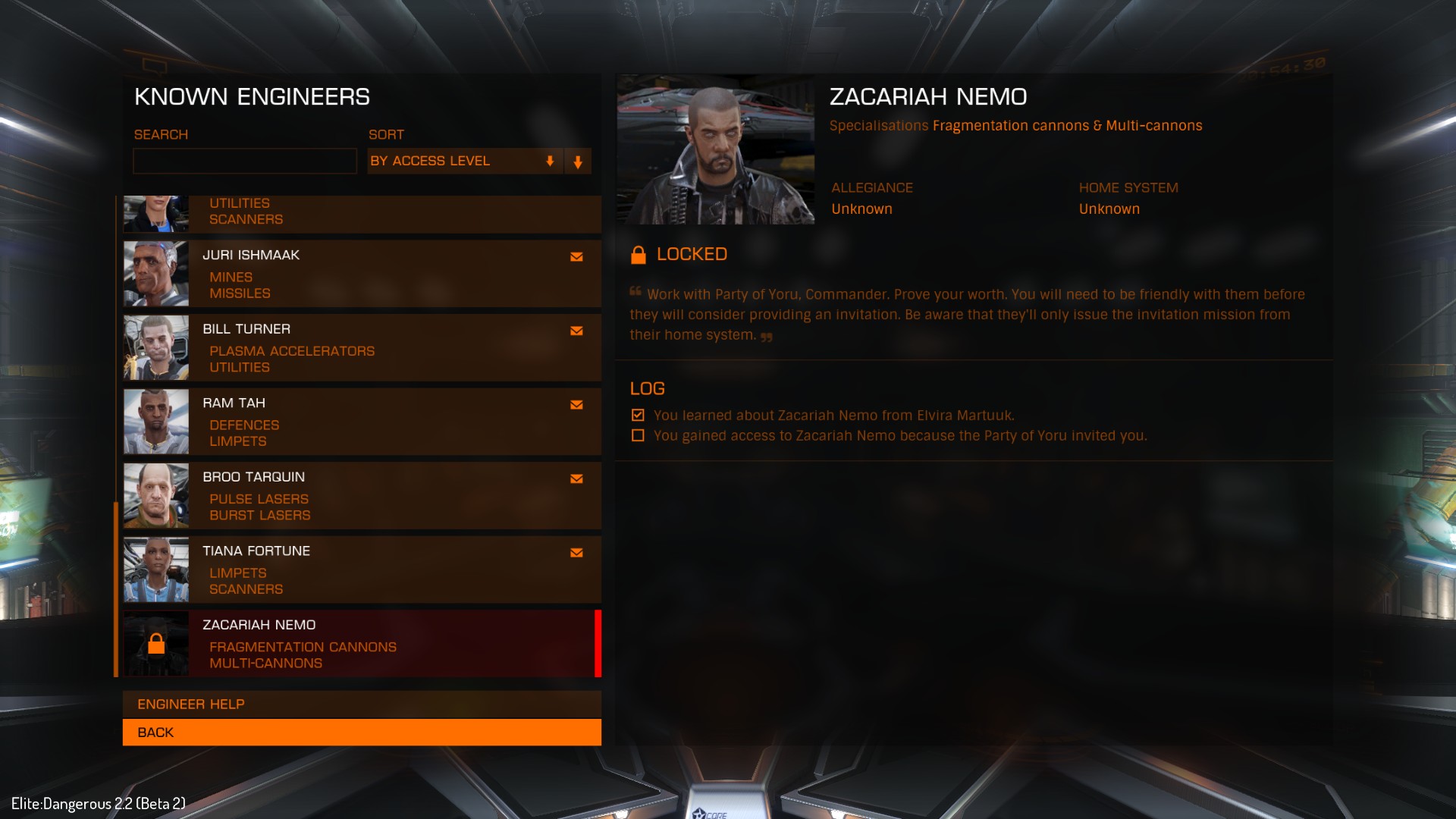Click Bill Turner's envelope icon
This screenshot has height=819, width=1456.
(x=576, y=331)
